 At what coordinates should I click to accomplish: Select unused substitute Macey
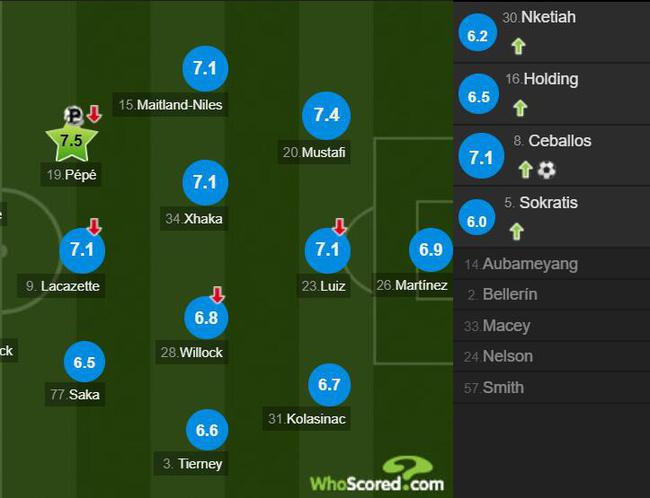[506, 326]
